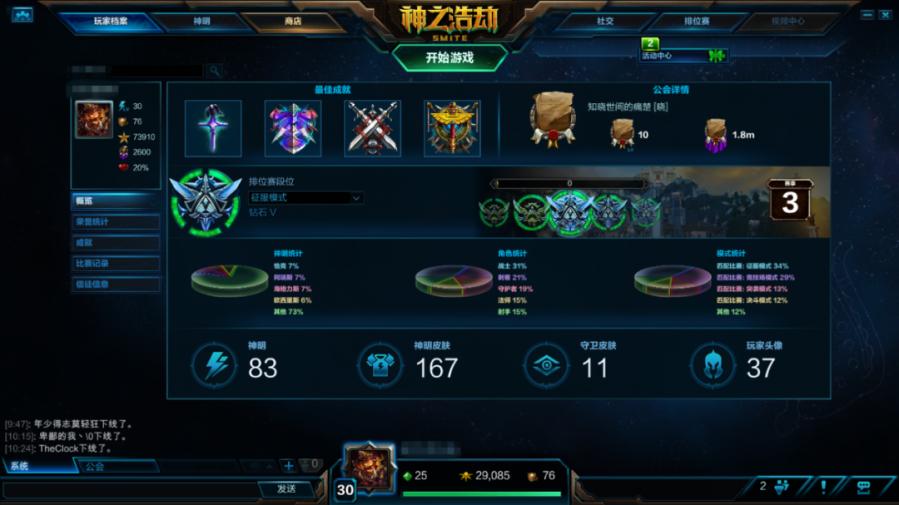The height and width of the screenshot is (505, 899).
Task: Open the 活动中心 event center
Action: 684,55
